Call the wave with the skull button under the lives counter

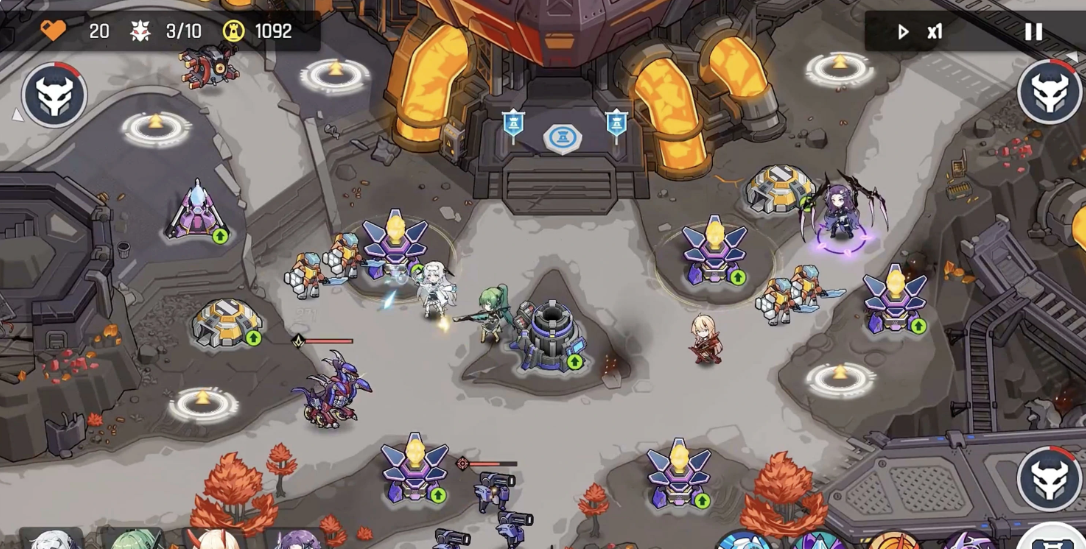pos(54,95)
